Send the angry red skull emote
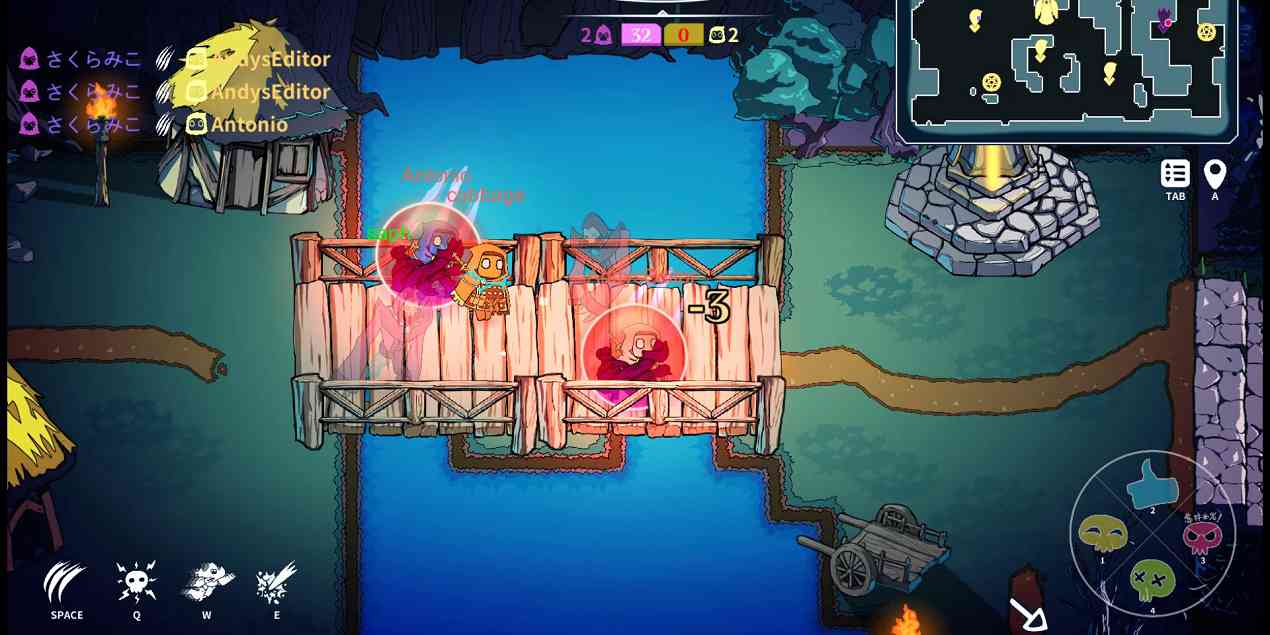 (1202, 536)
